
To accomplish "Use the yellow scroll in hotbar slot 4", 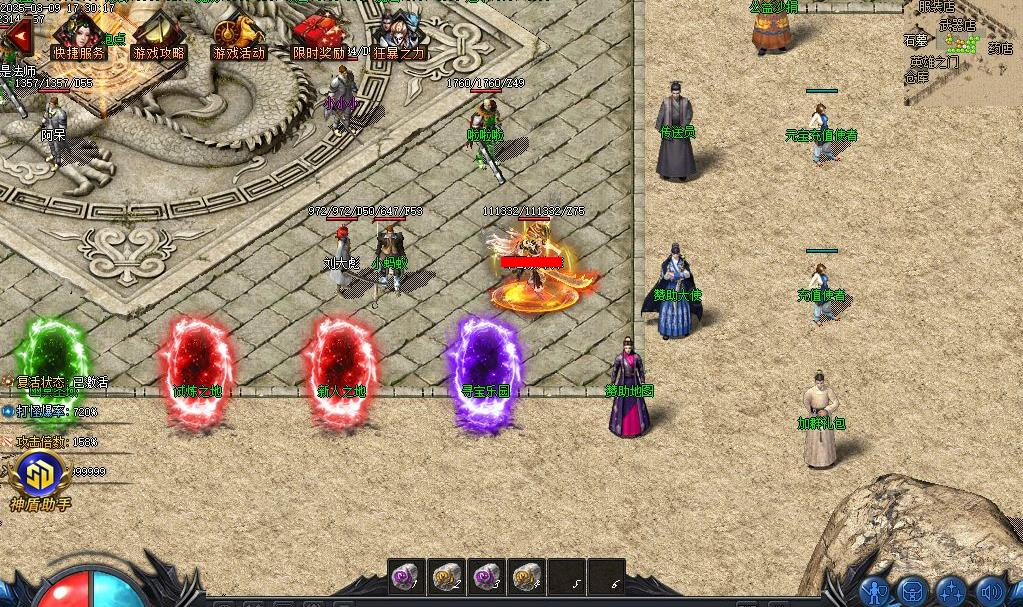I will pos(526,577).
